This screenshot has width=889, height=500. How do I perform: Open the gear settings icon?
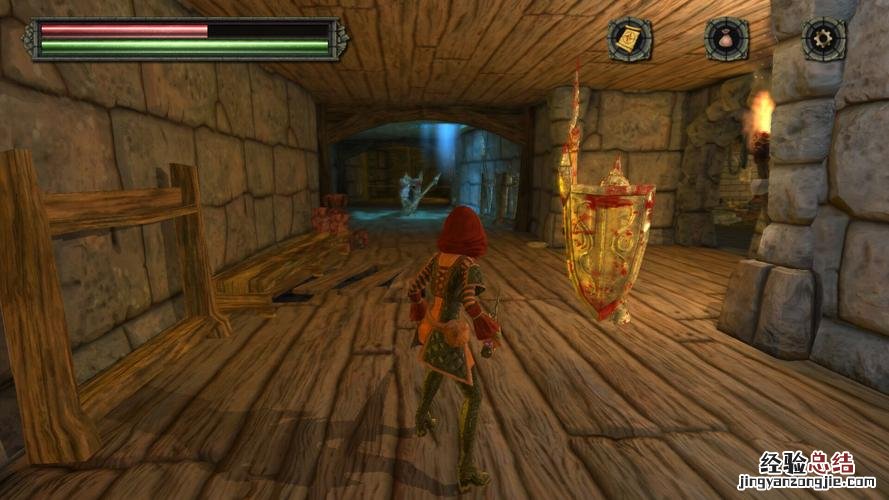click(824, 40)
